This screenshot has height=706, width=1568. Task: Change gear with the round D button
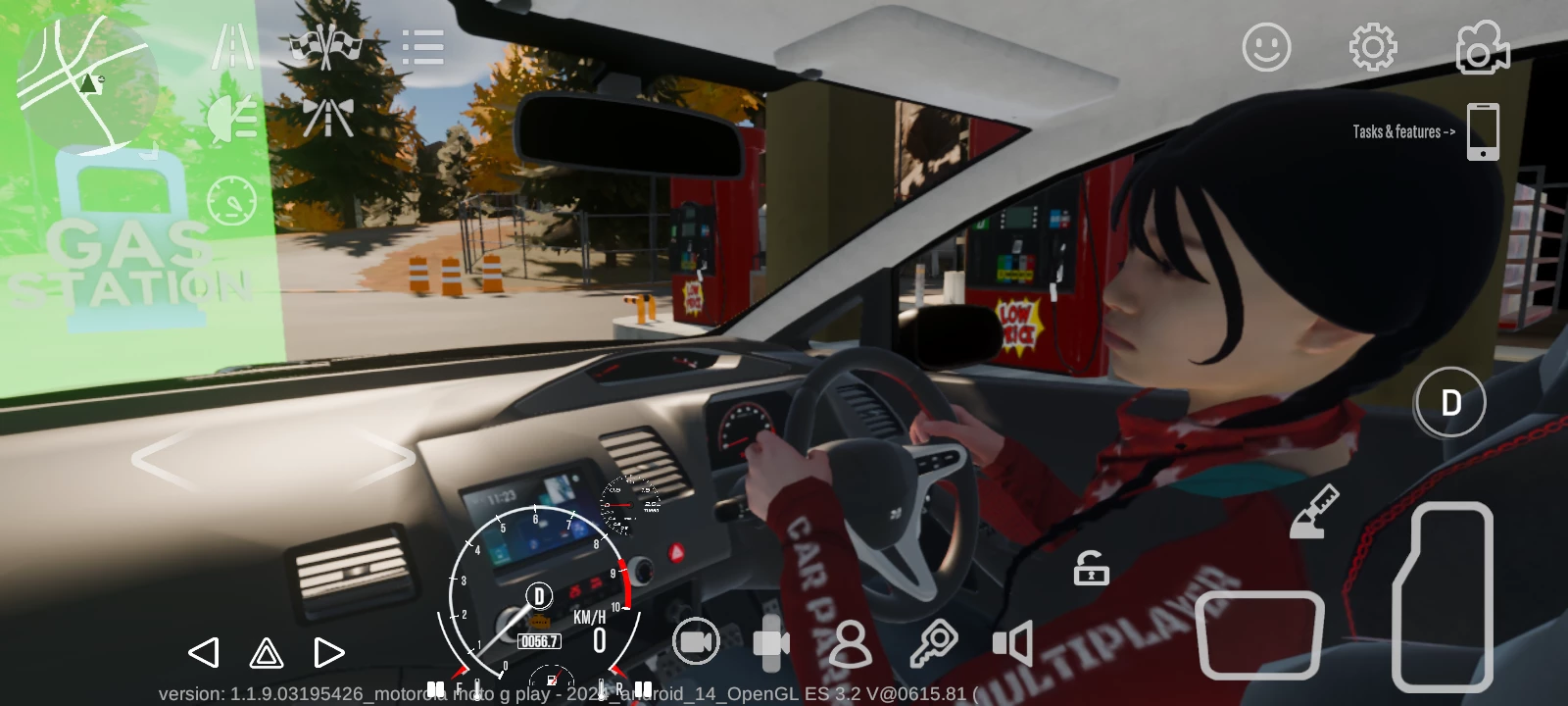(x=1450, y=402)
